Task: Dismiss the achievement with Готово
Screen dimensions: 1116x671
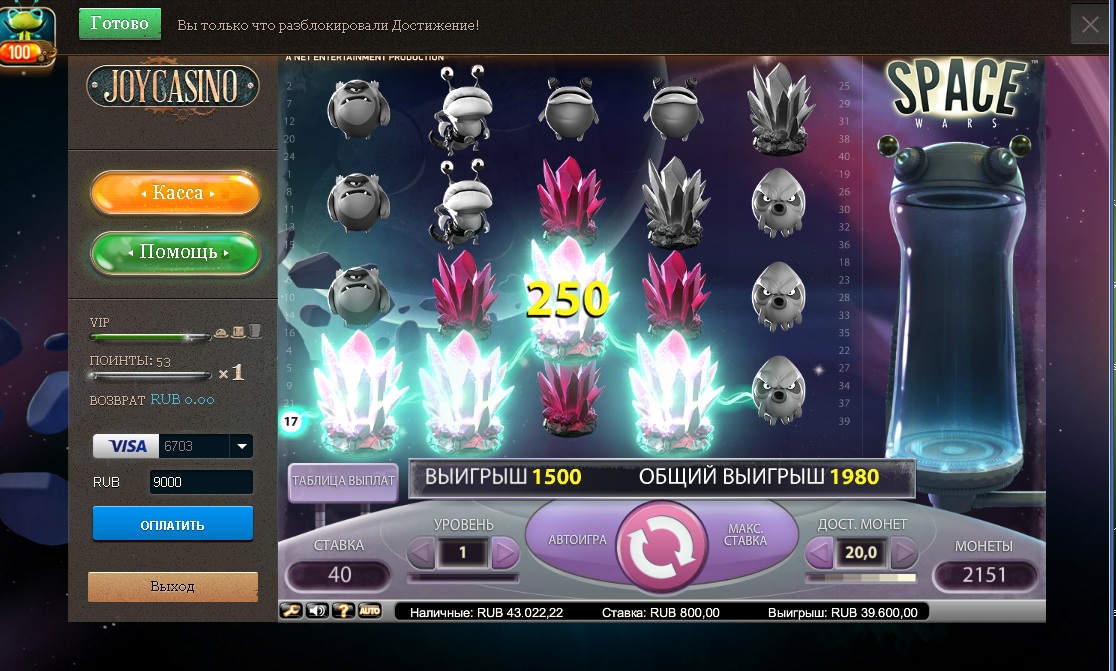Action: click(119, 24)
